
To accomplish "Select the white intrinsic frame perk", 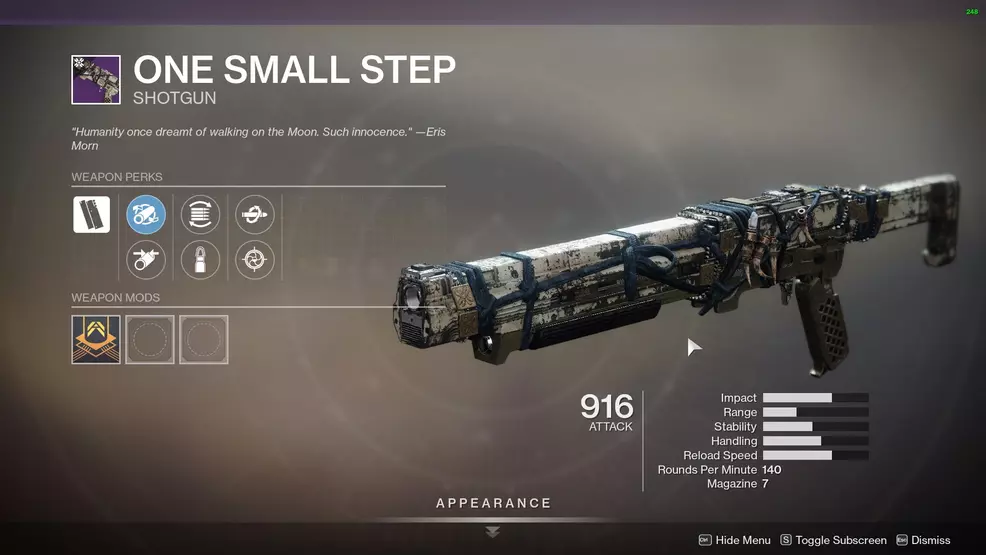I will [x=91, y=215].
